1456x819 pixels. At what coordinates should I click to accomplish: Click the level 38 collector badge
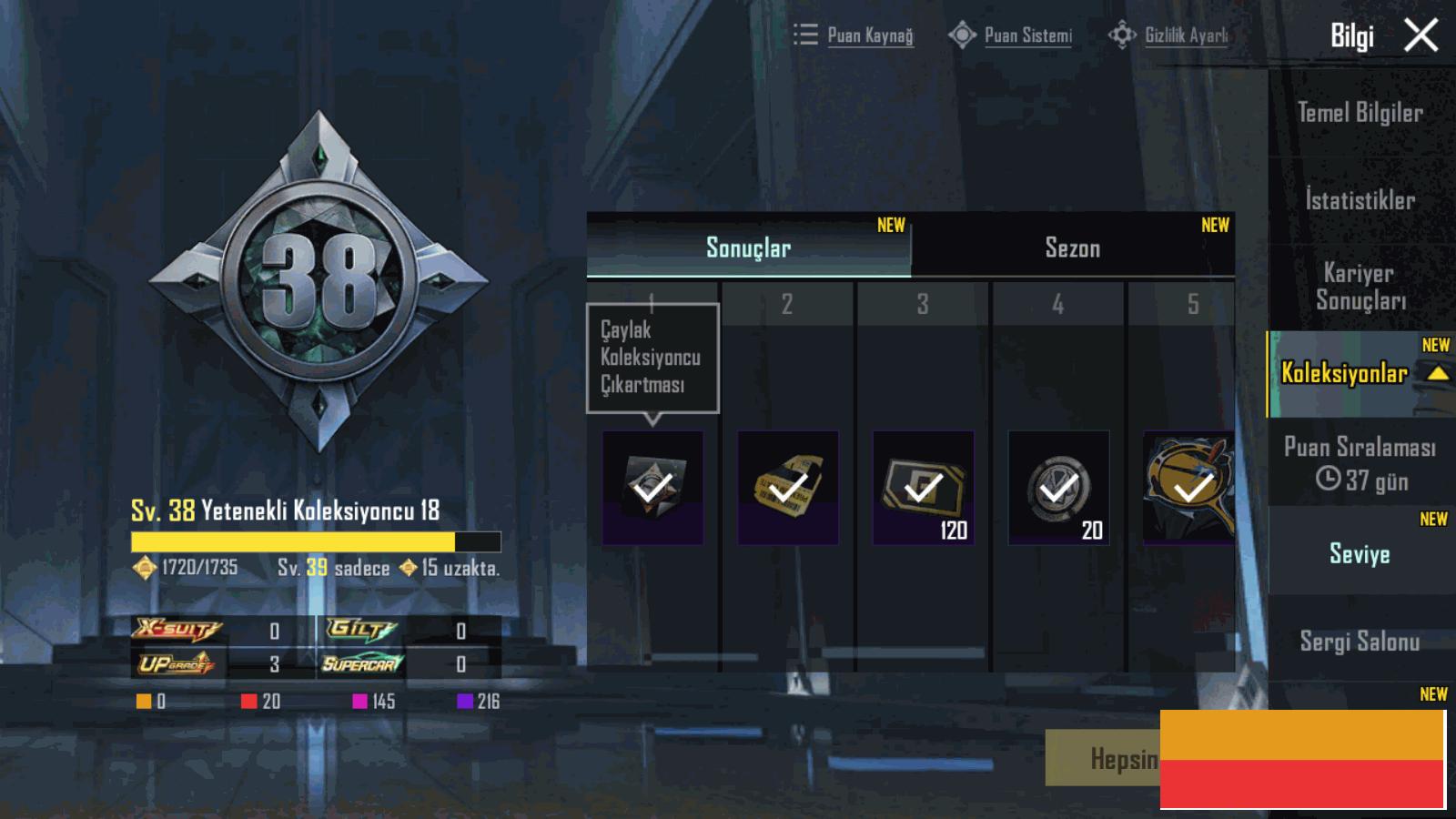[318, 282]
